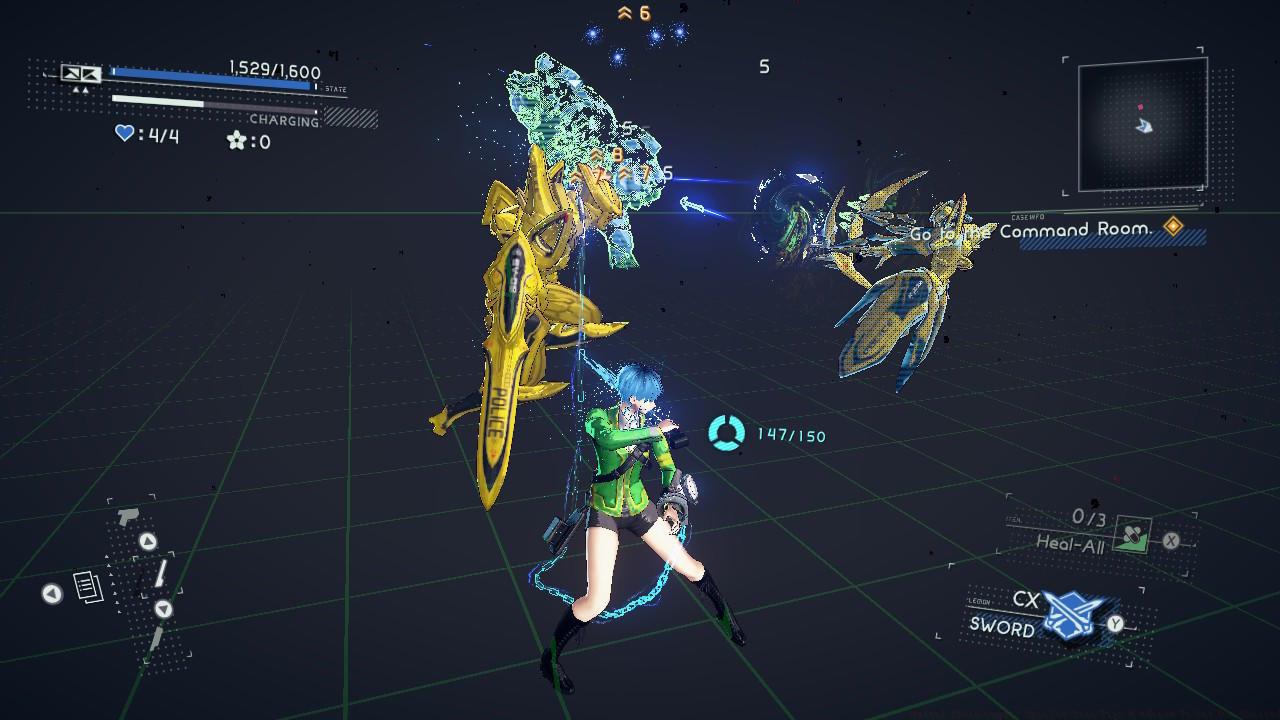Open the case file documents icon
Viewport: 1280px width, 720px height.
(88, 585)
